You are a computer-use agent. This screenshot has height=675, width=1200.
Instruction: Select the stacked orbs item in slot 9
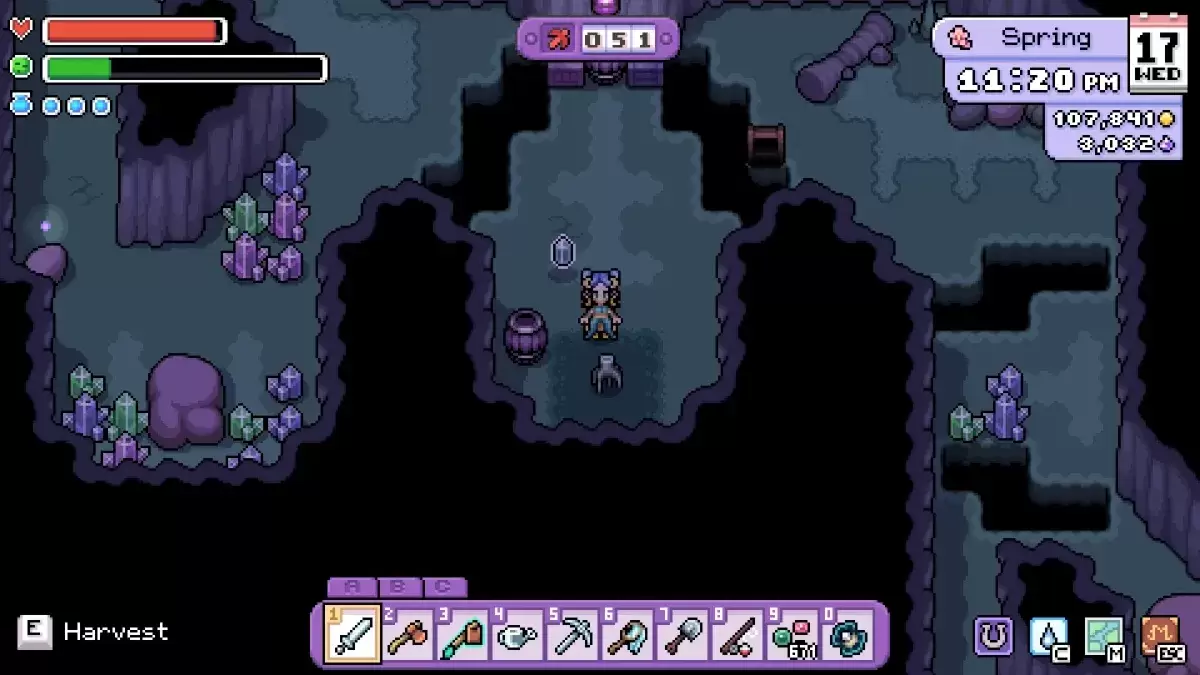[792, 634]
